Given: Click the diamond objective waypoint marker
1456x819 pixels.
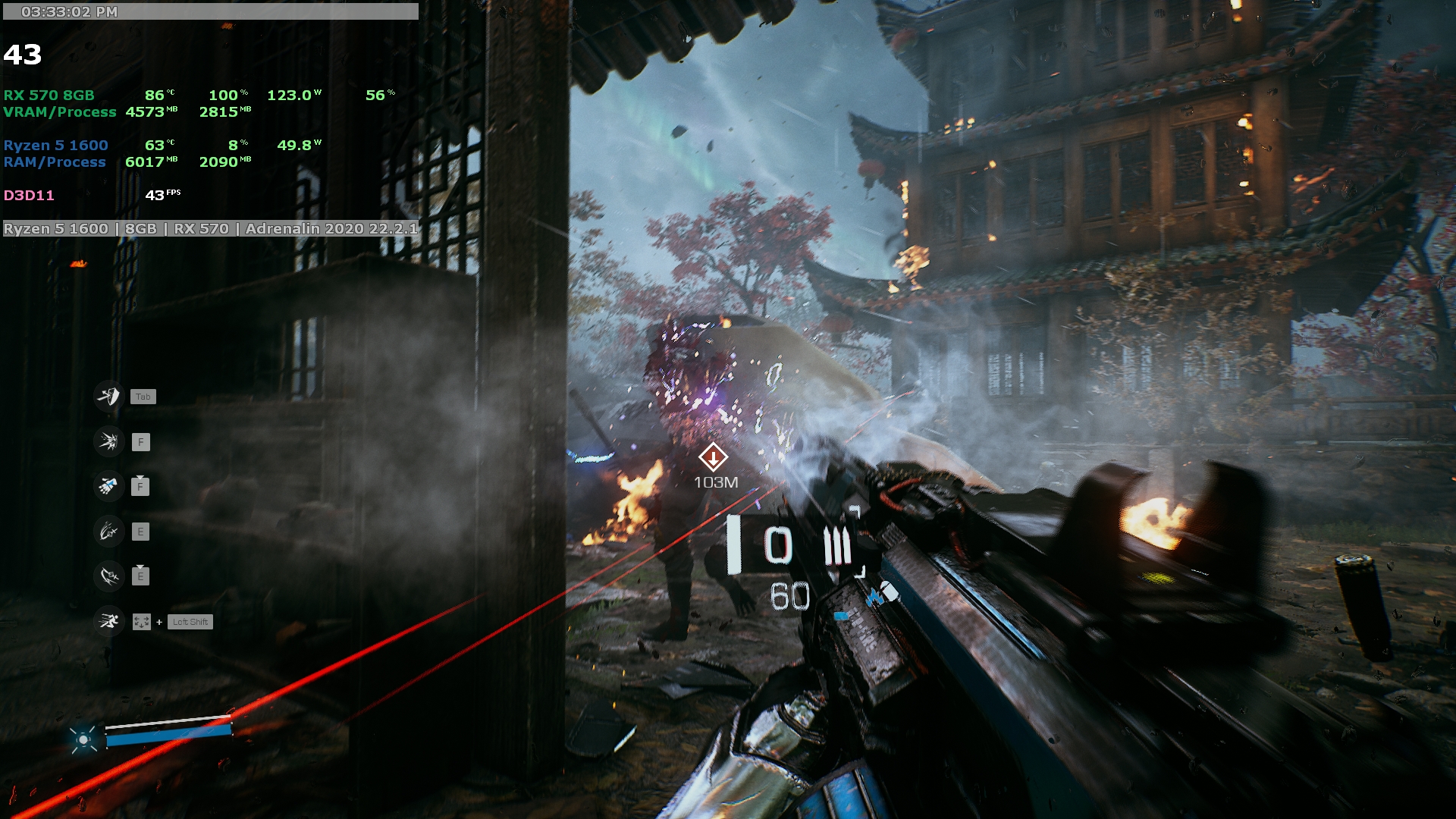Looking at the screenshot, I should (x=713, y=457).
